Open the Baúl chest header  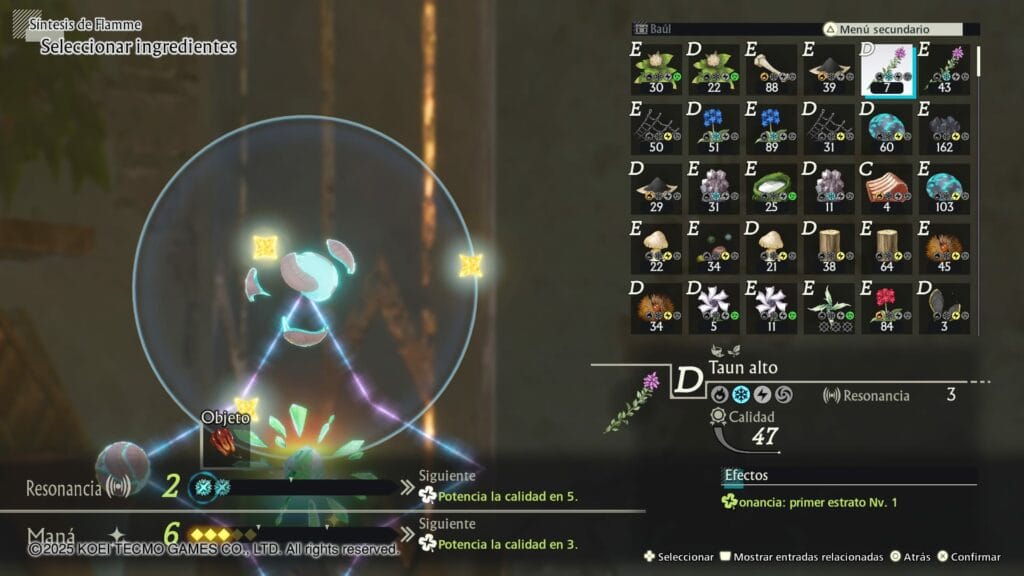pyautogui.click(x=661, y=29)
